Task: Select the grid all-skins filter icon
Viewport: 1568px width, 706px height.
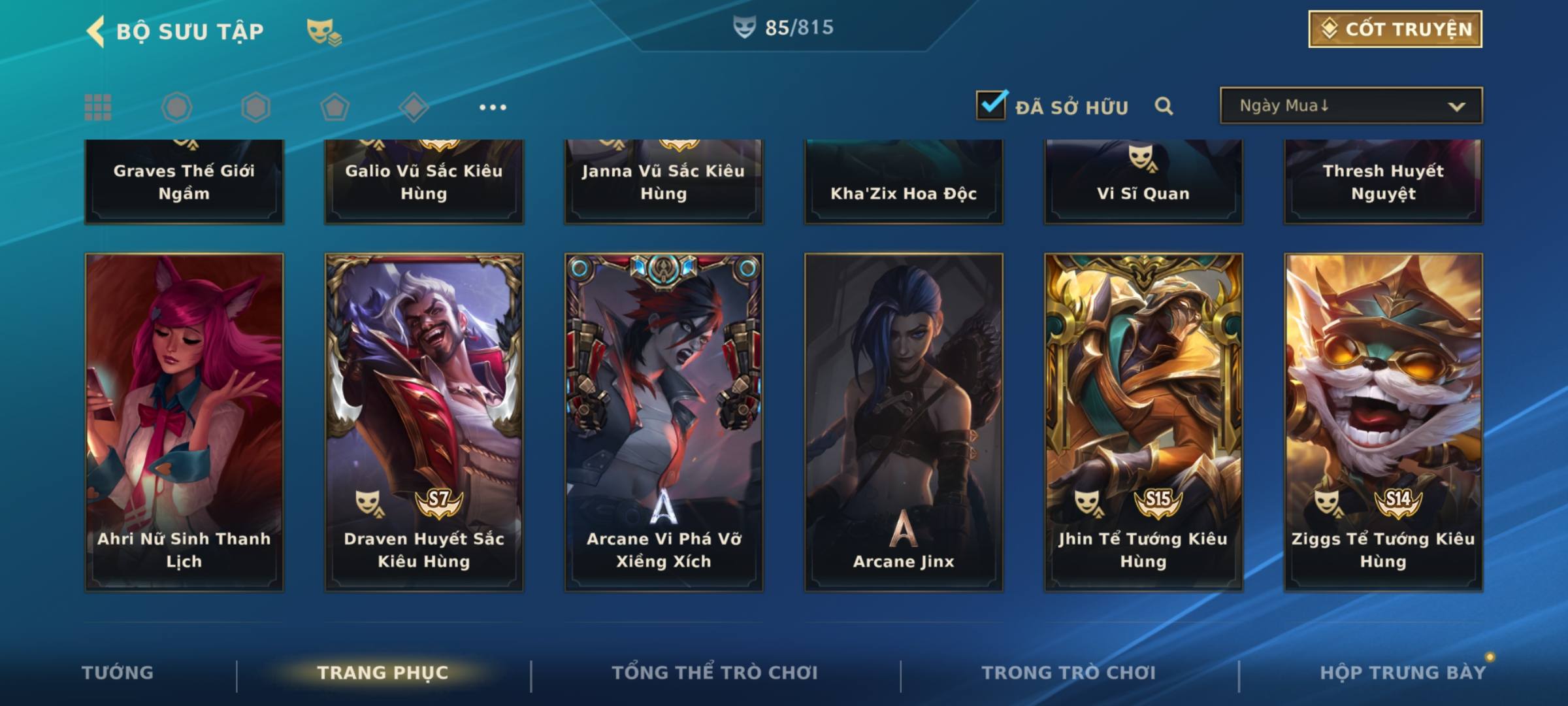Action: [x=98, y=107]
